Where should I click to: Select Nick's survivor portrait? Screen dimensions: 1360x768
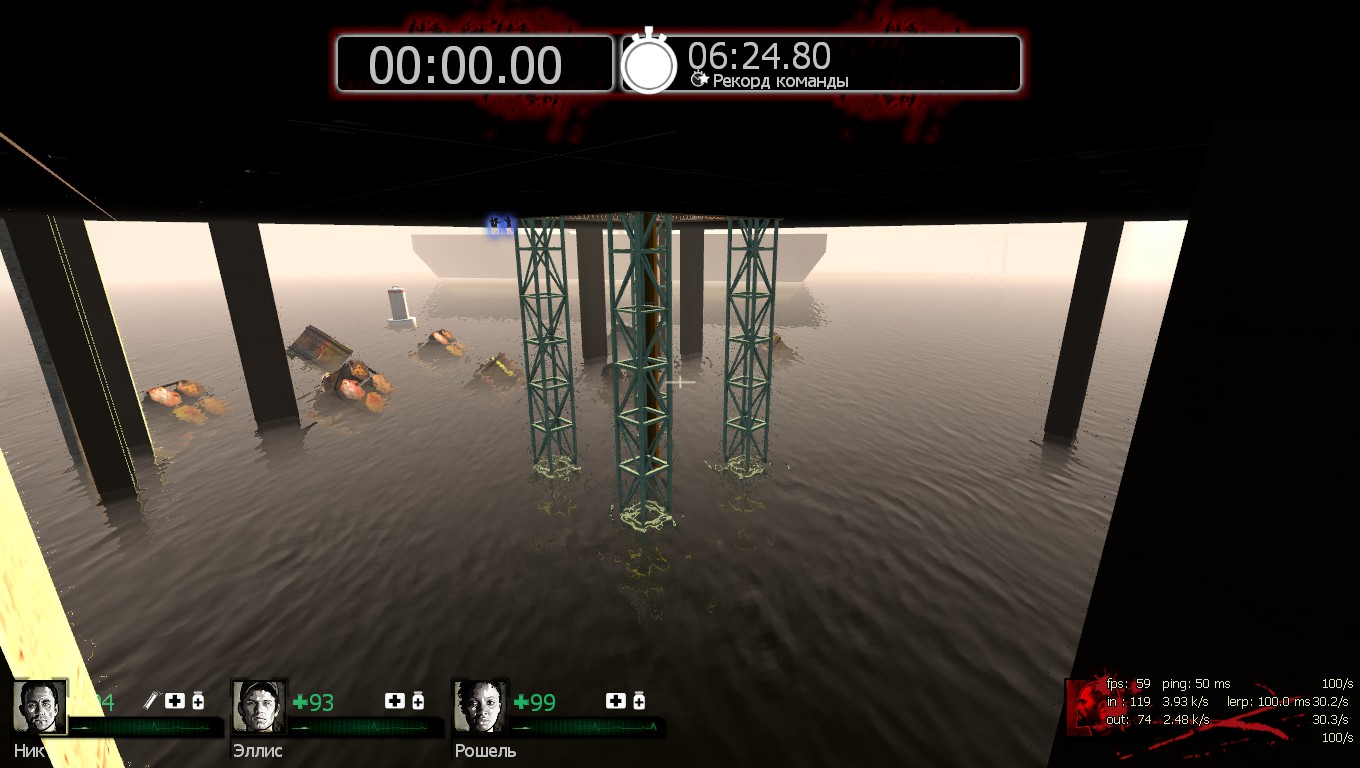40,707
